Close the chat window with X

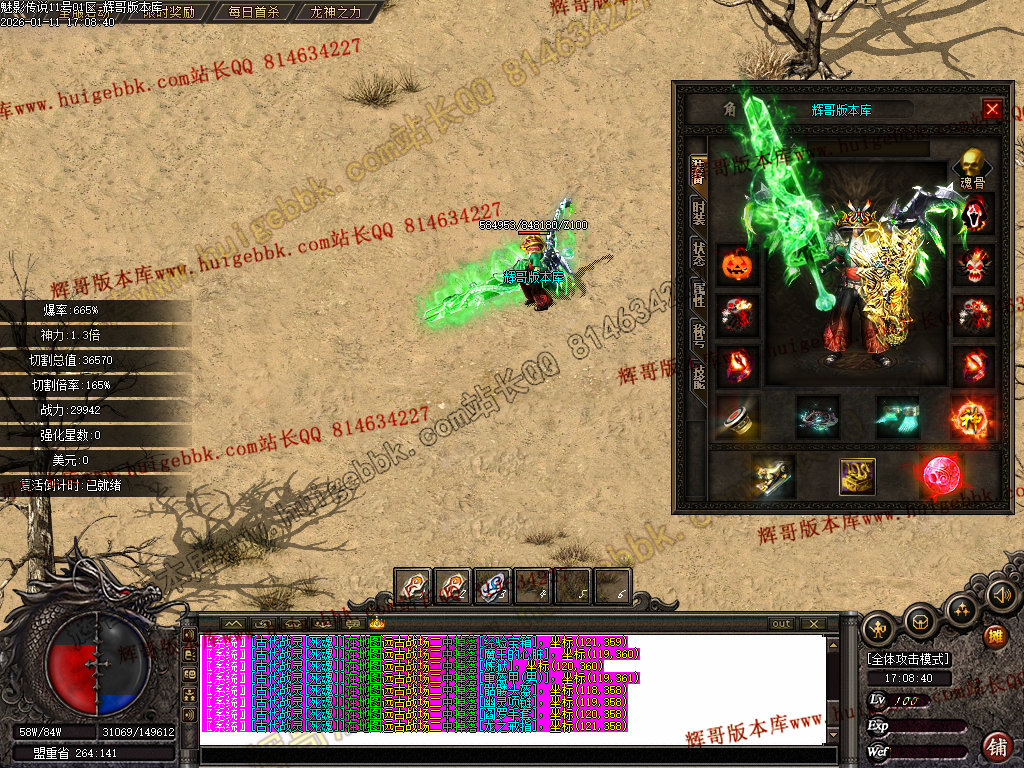pyautogui.click(x=813, y=623)
